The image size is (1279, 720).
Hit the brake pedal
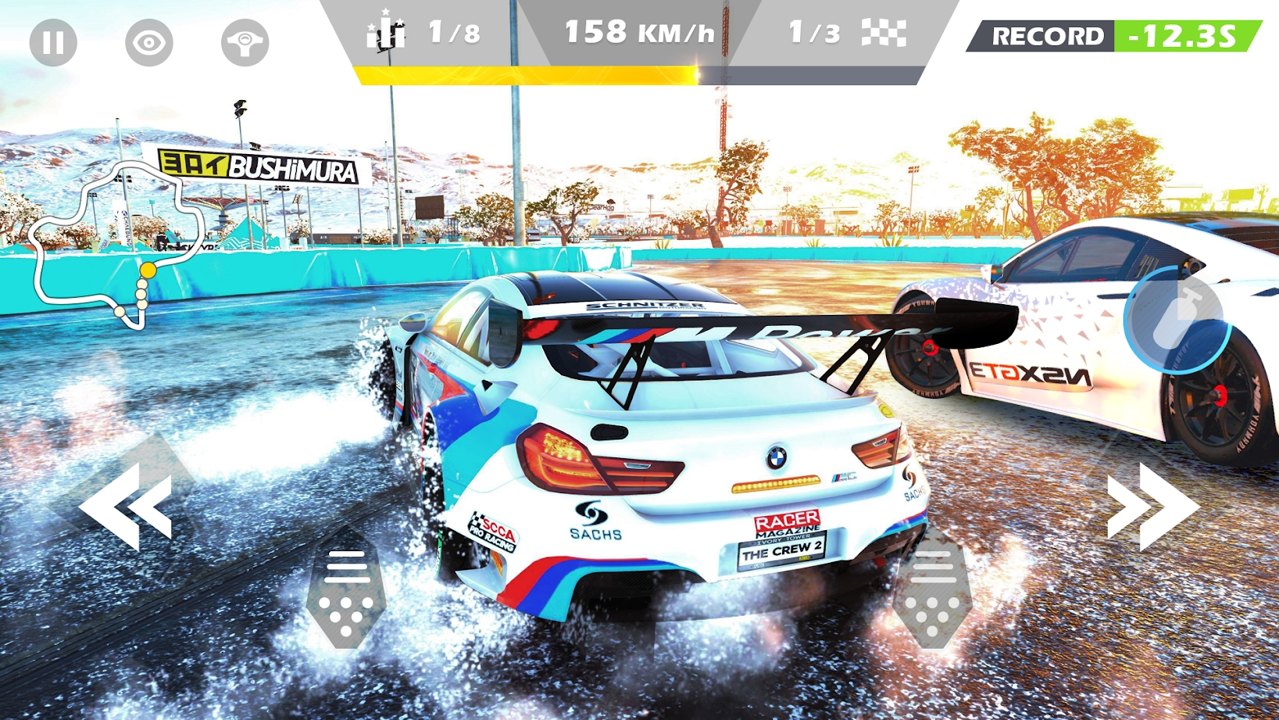tap(346, 595)
